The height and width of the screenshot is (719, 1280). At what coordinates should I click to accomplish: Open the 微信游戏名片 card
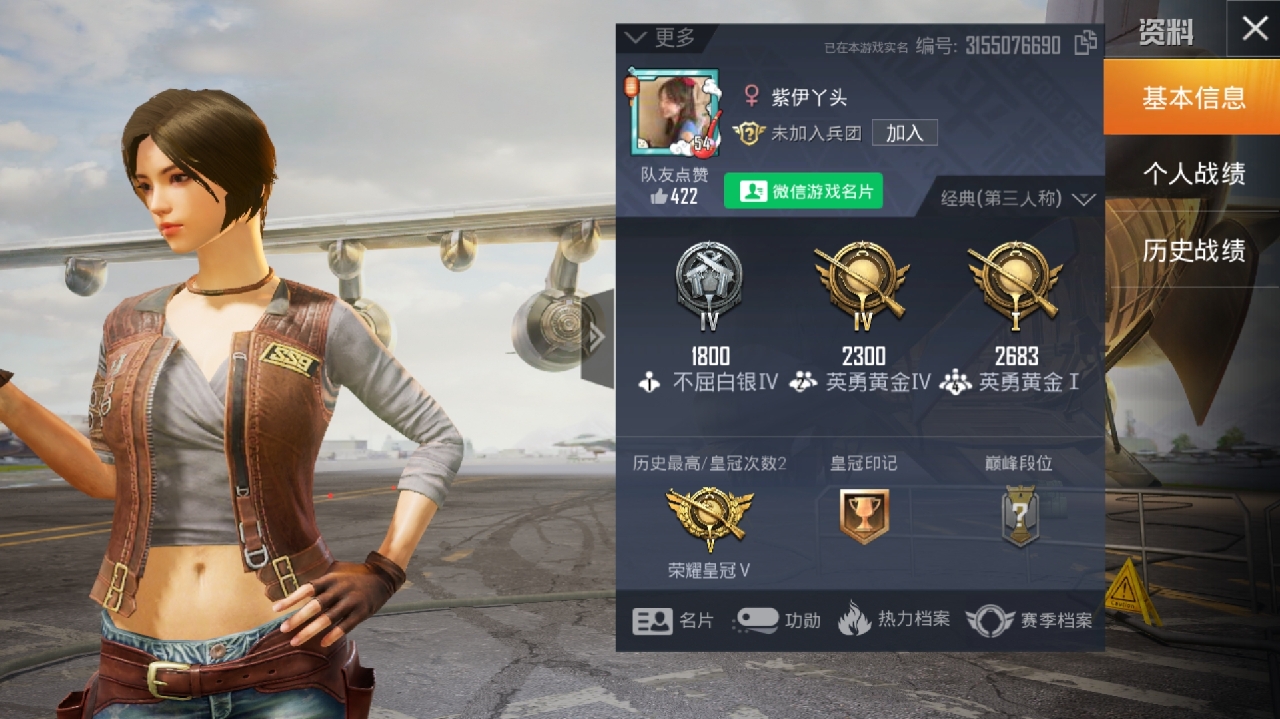[803, 191]
